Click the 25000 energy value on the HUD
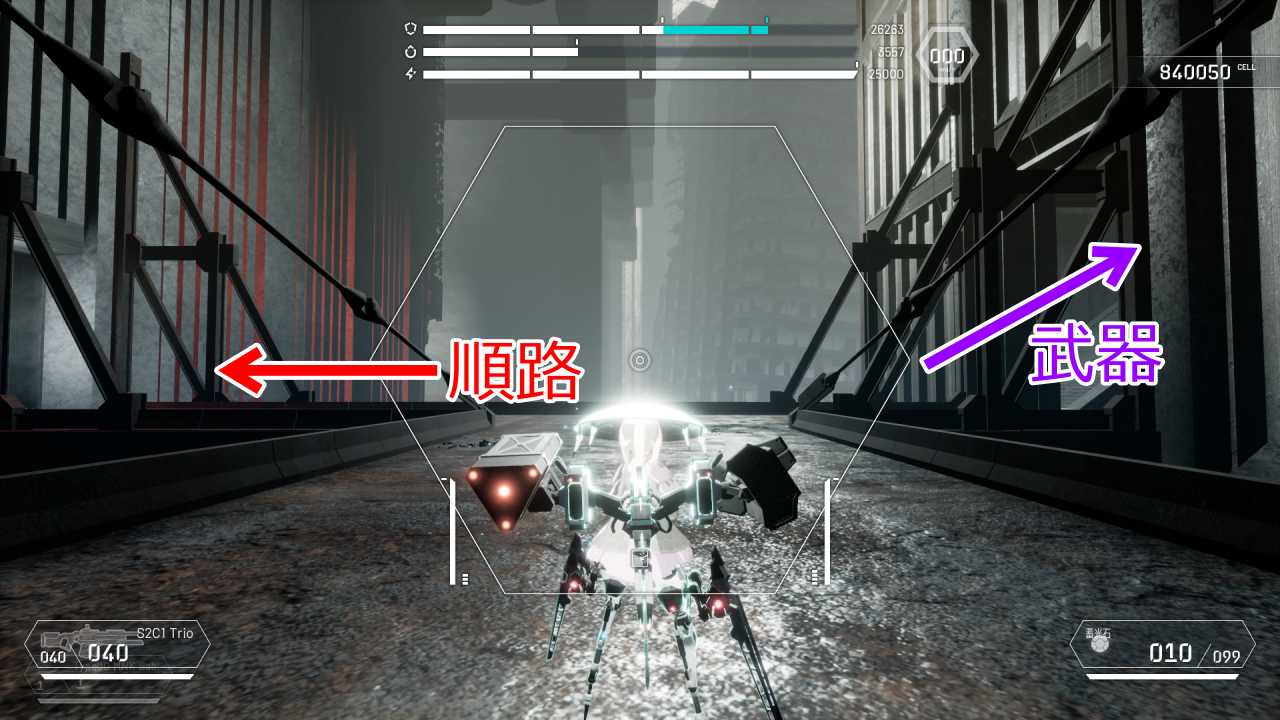The height and width of the screenshot is (720, 1280). coord(886,73)
